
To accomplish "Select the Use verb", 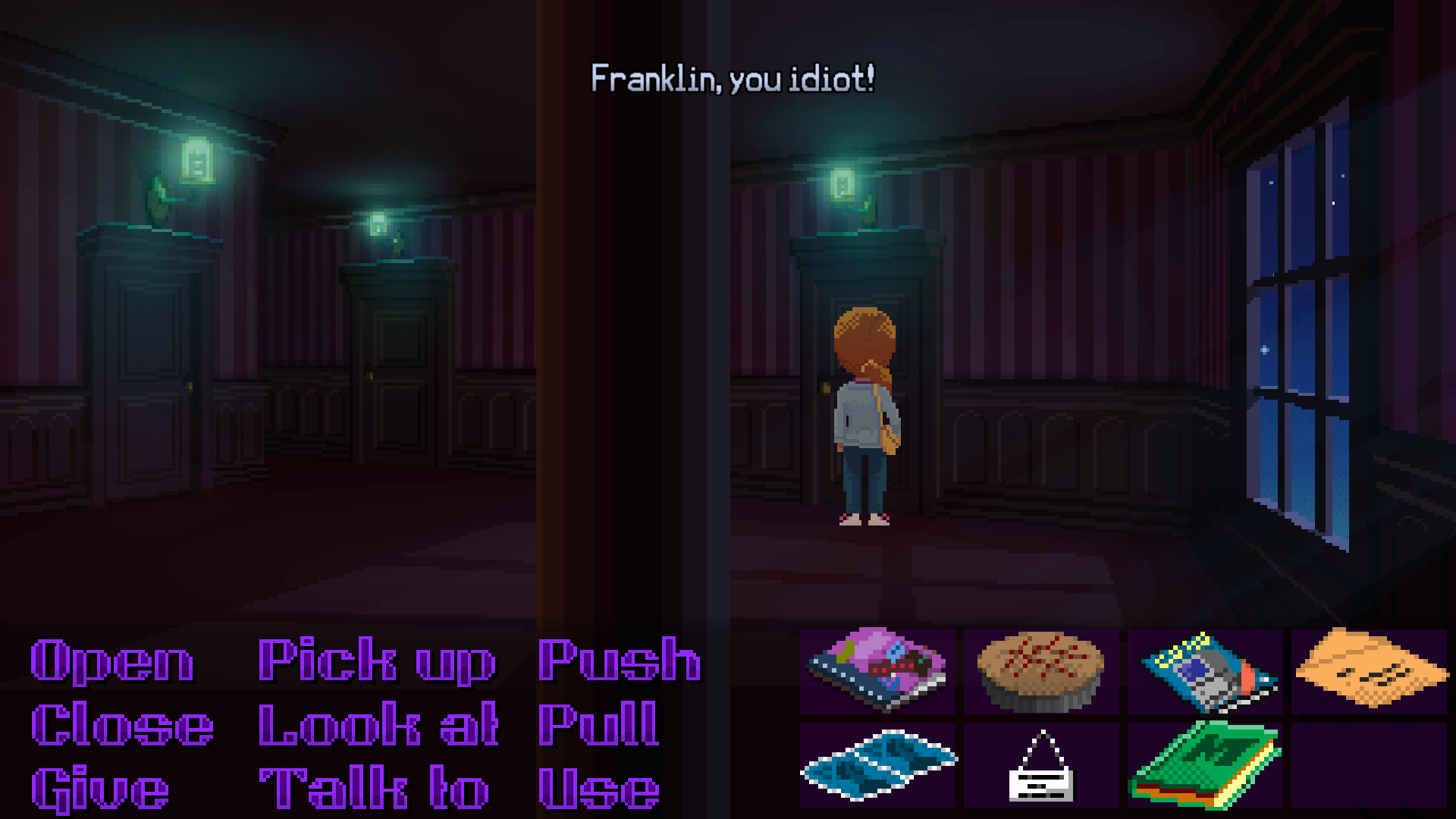I will point(599,786).
